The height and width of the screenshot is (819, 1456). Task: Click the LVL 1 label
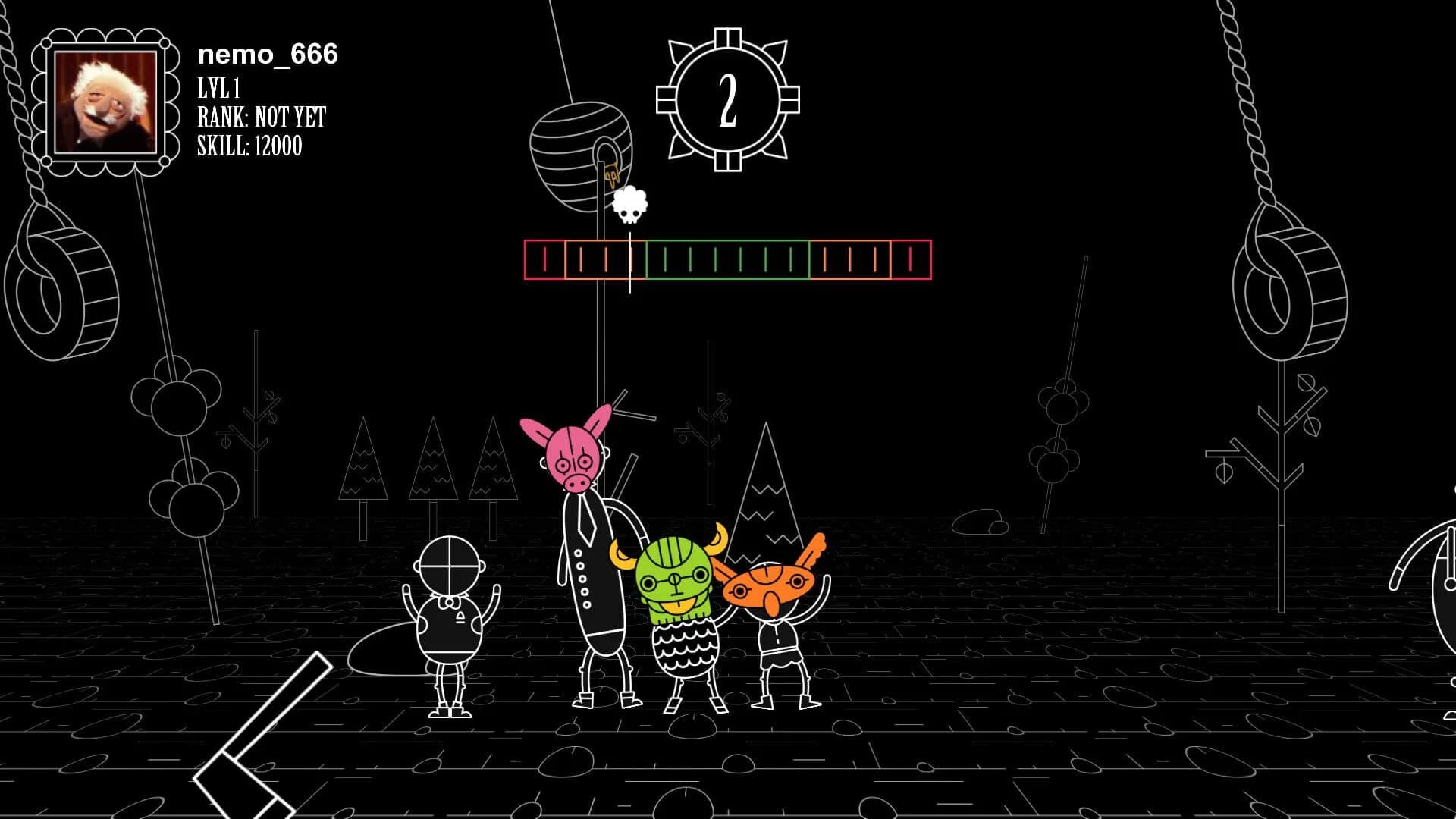218,89
